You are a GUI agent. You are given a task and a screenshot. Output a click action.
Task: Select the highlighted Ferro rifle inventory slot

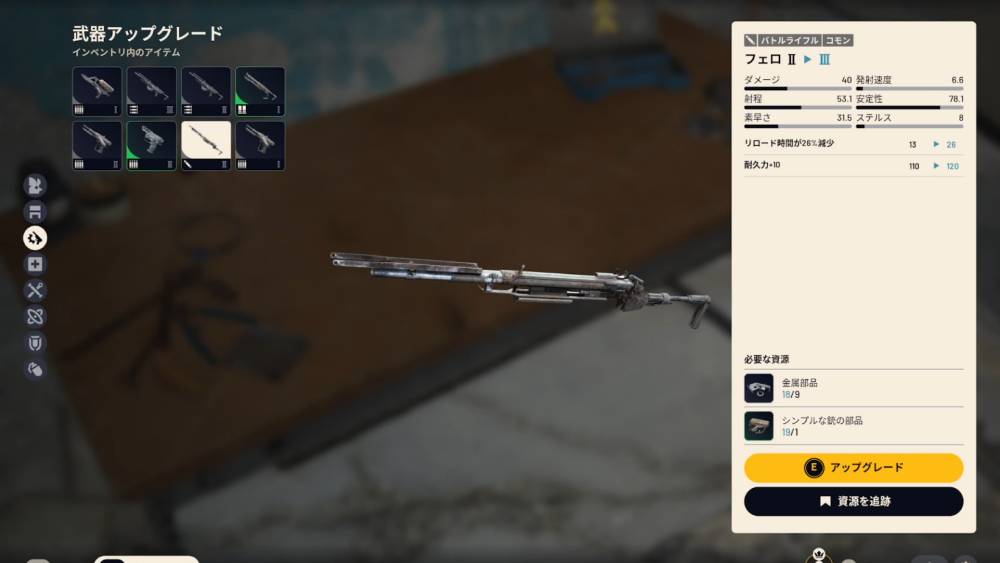tap(206, 146)
